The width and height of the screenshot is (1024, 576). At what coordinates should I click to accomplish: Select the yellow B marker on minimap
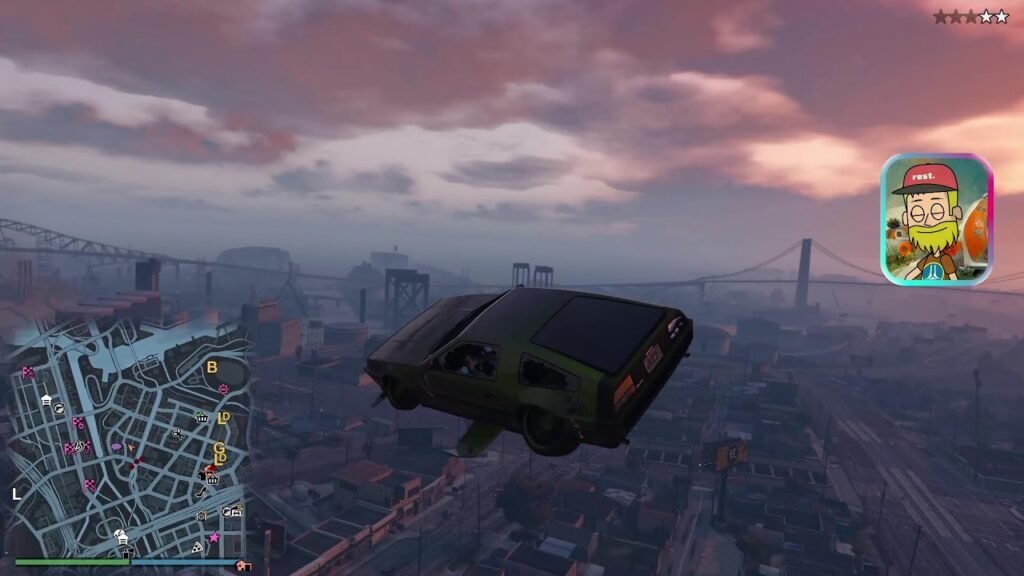pyautogui.click(x=211, y=367)
